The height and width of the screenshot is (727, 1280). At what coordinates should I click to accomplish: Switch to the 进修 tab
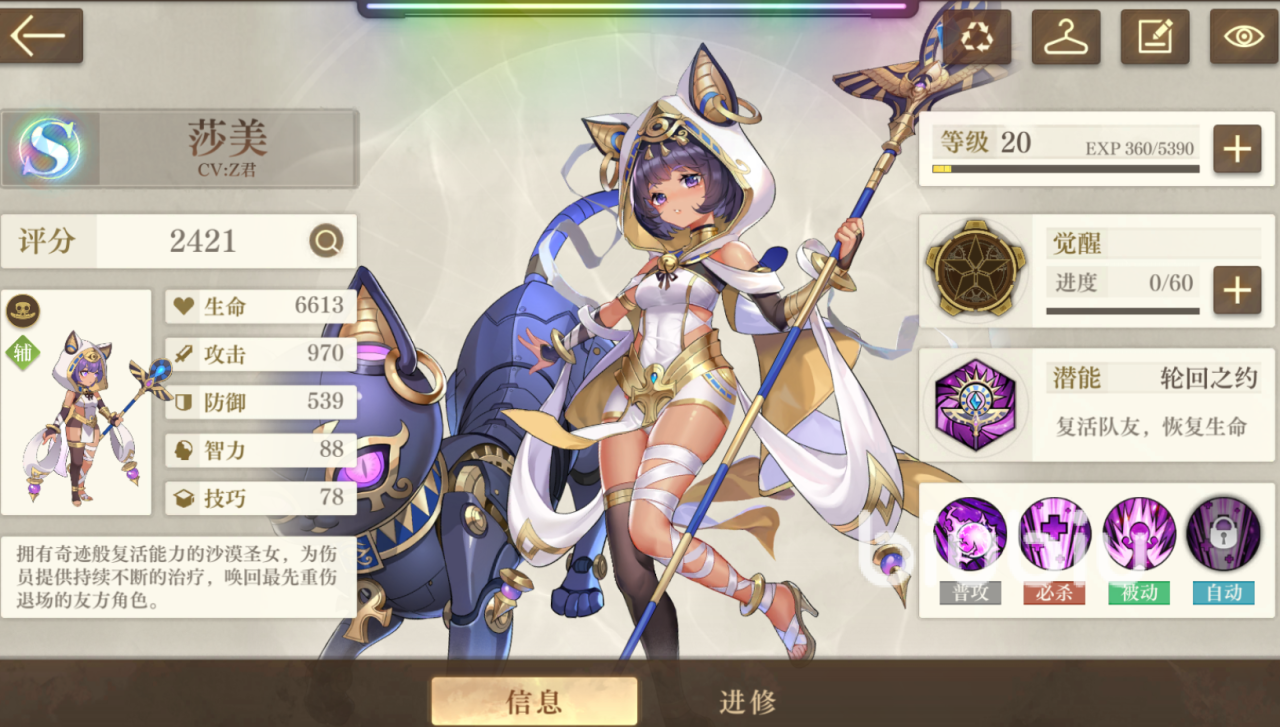click(x=746, y=701)
